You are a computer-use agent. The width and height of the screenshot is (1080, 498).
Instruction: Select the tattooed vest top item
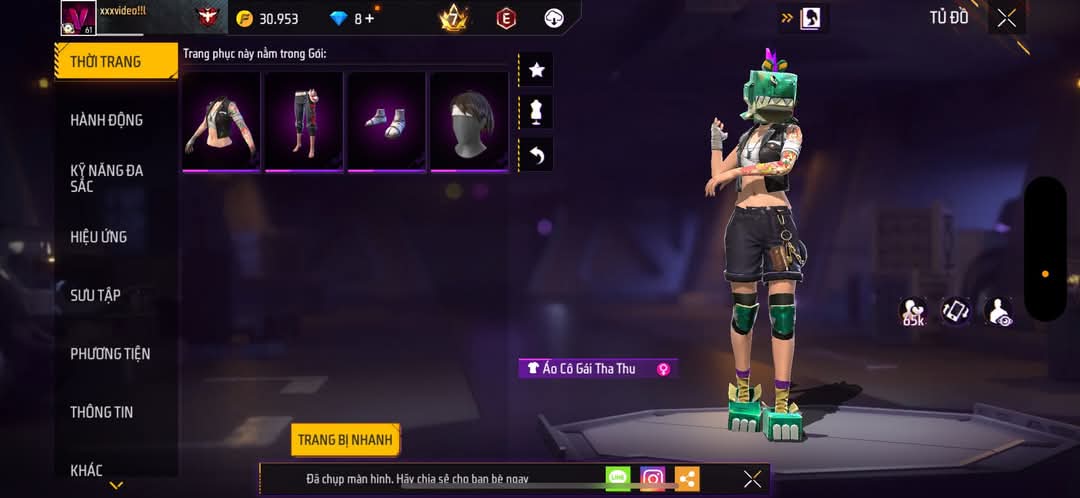pos(222,120)
